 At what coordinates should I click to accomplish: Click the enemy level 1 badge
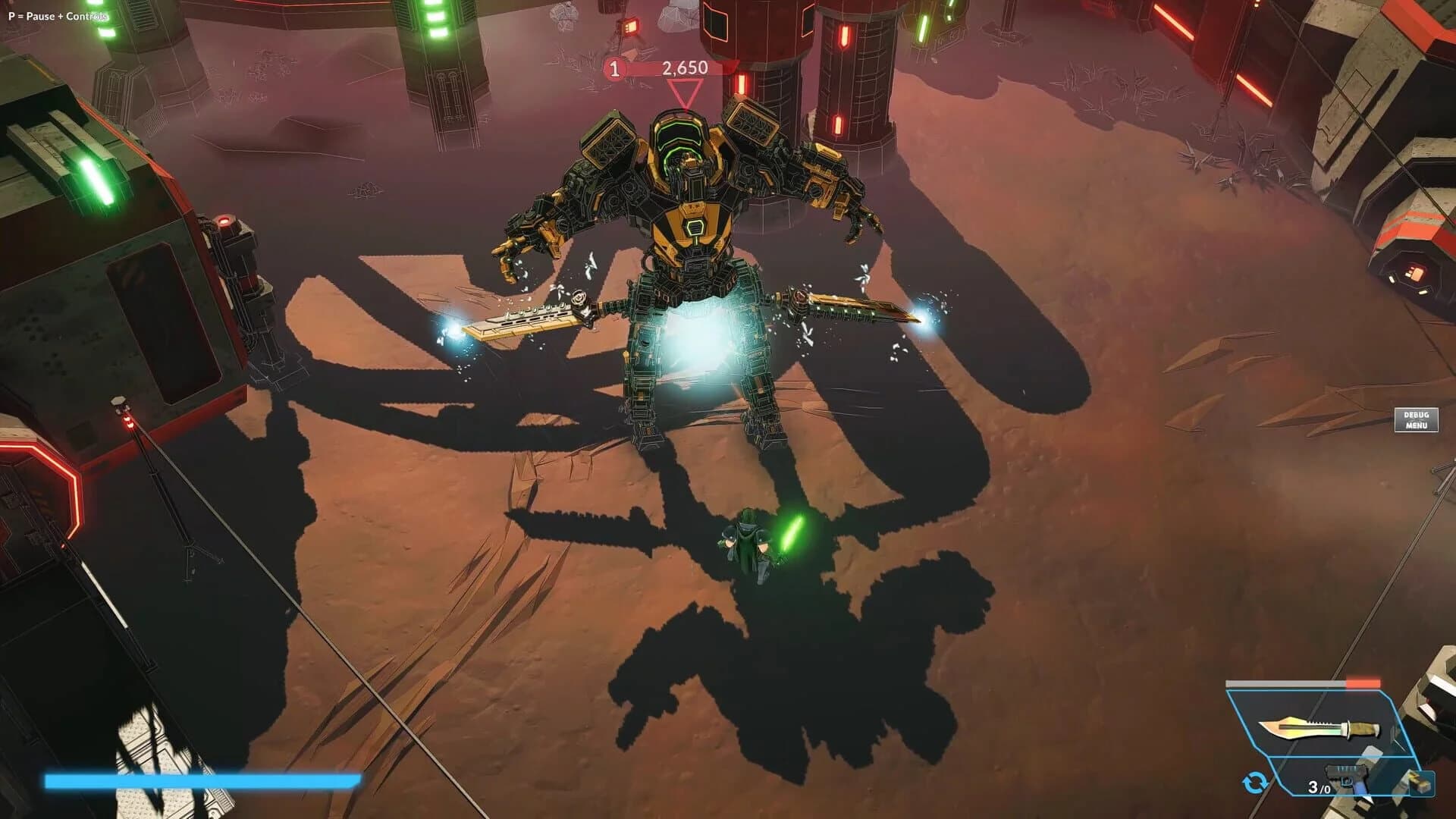(x=613, y=67)
